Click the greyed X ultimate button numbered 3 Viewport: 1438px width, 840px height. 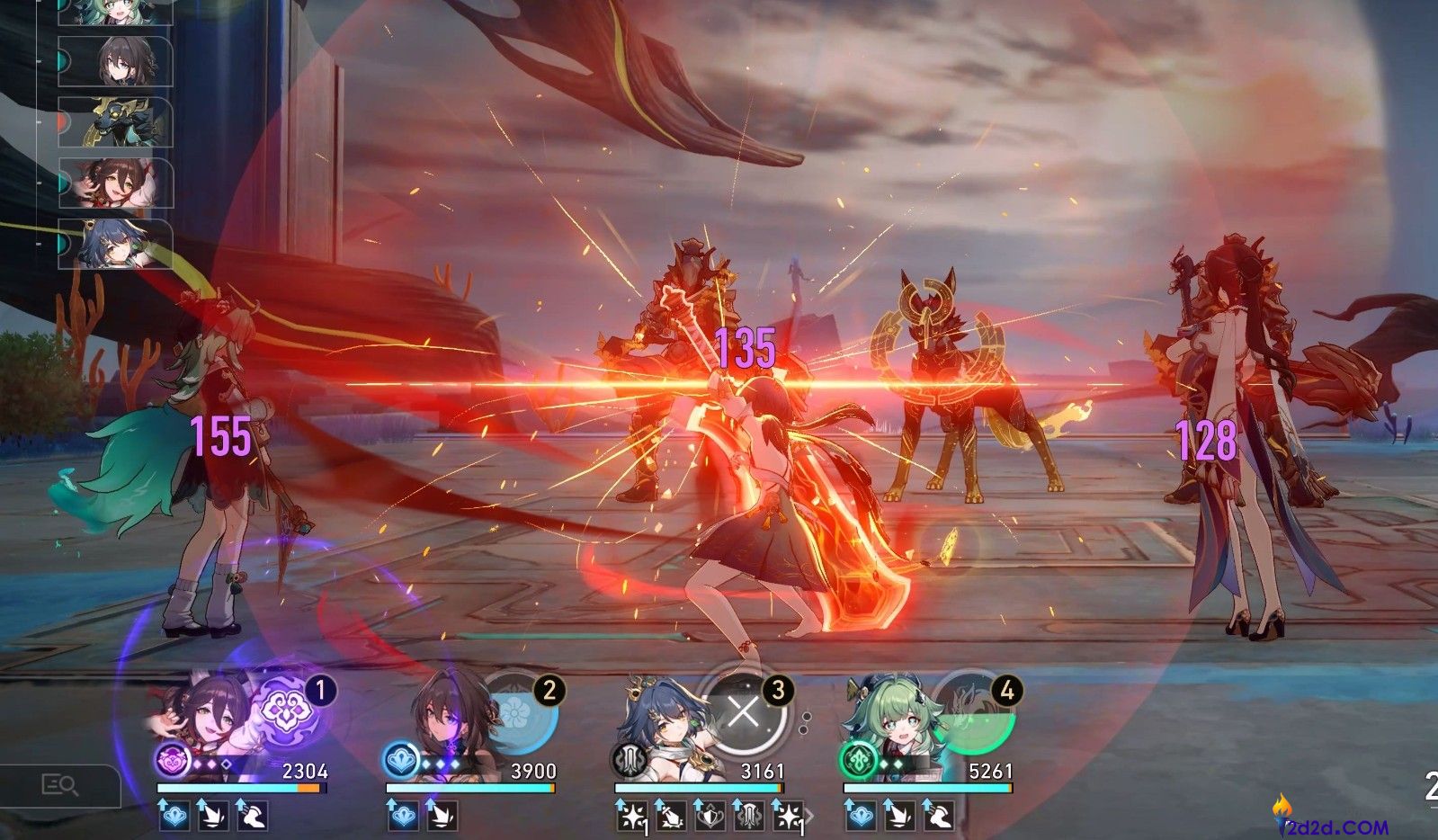[744, 712]
